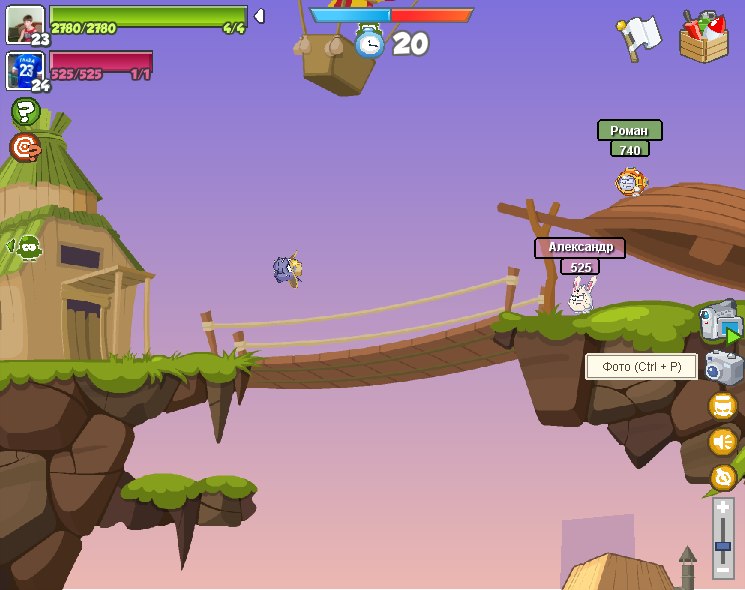Click the orange target hint icon
The width and height of the screenshot is (745, 590).
[25, 148]
